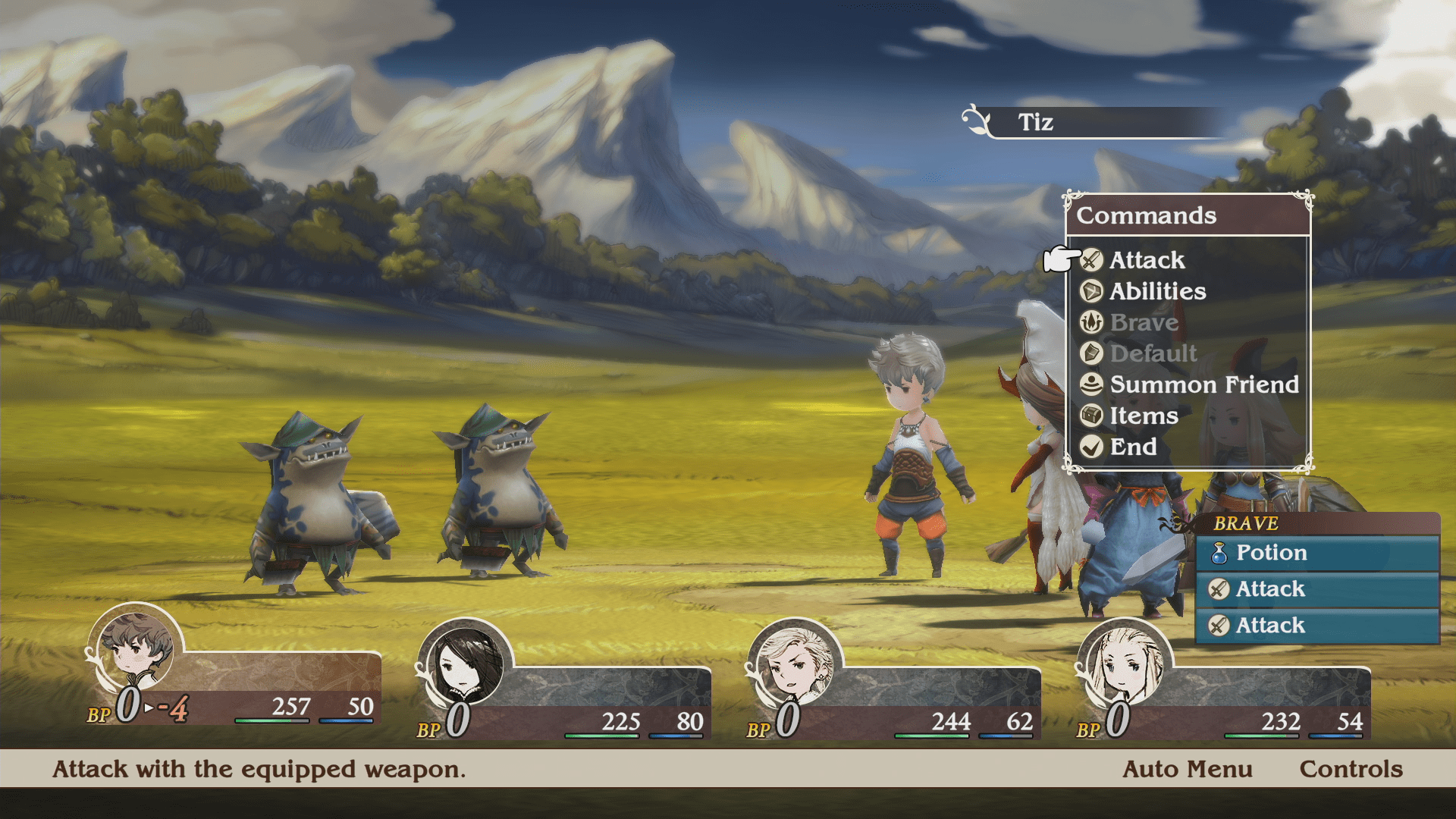Click the Default shield icon

[1093, 354]
